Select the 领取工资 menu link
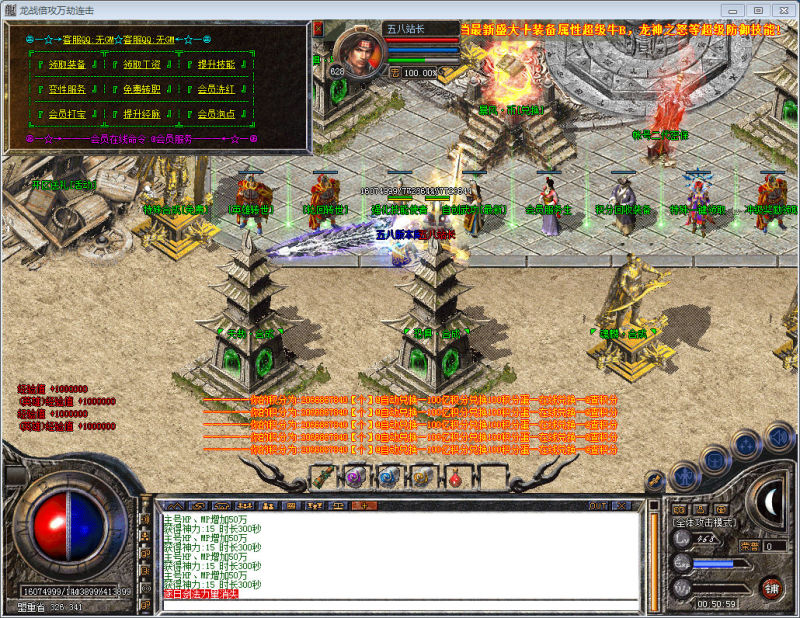Viewport: 800px width, 618px height. tap(141, 64)
